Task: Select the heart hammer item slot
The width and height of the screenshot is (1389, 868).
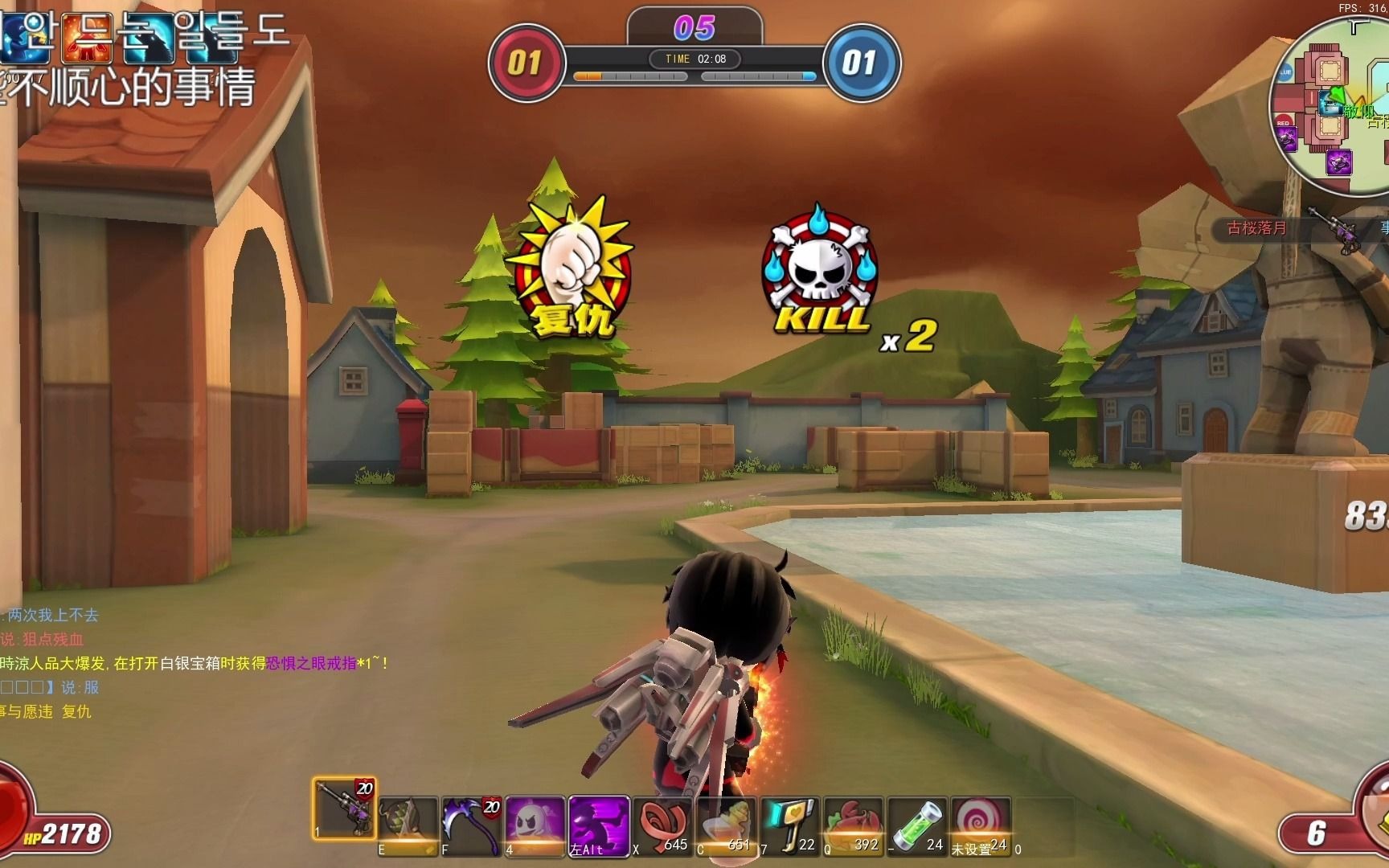Action: (x=789, y=825)
